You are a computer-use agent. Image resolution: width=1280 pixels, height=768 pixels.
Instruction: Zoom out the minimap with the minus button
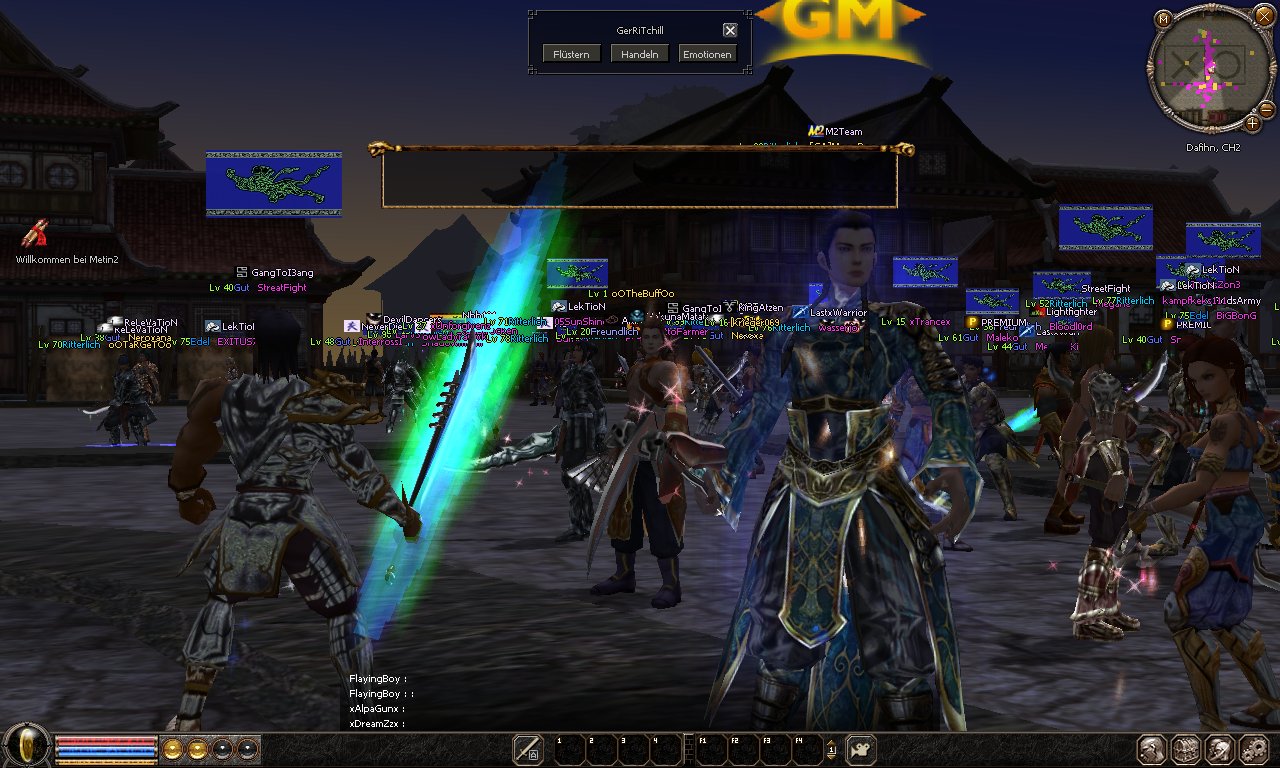point(1266,108)
